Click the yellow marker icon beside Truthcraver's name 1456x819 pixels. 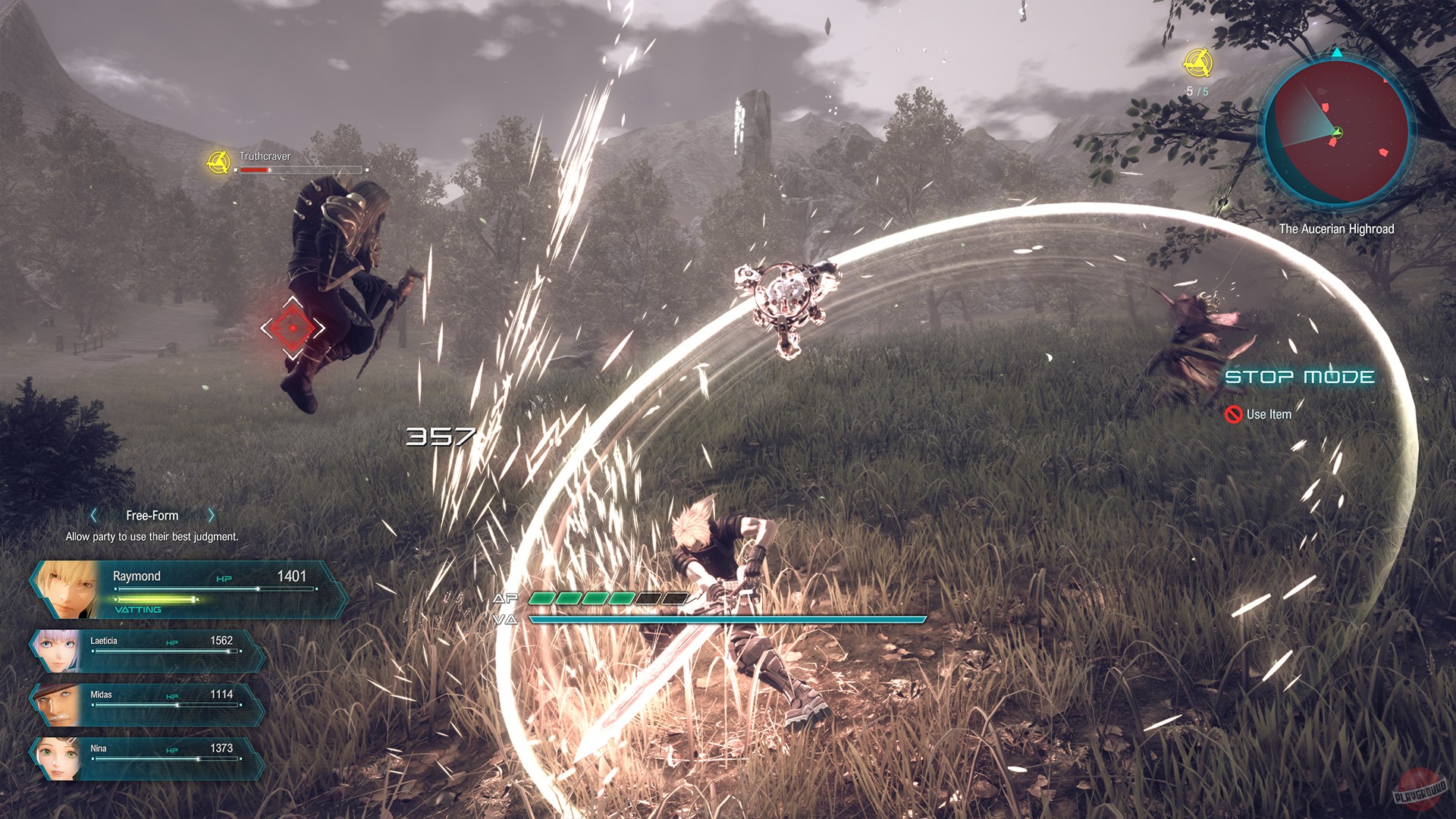pos(218,162)
